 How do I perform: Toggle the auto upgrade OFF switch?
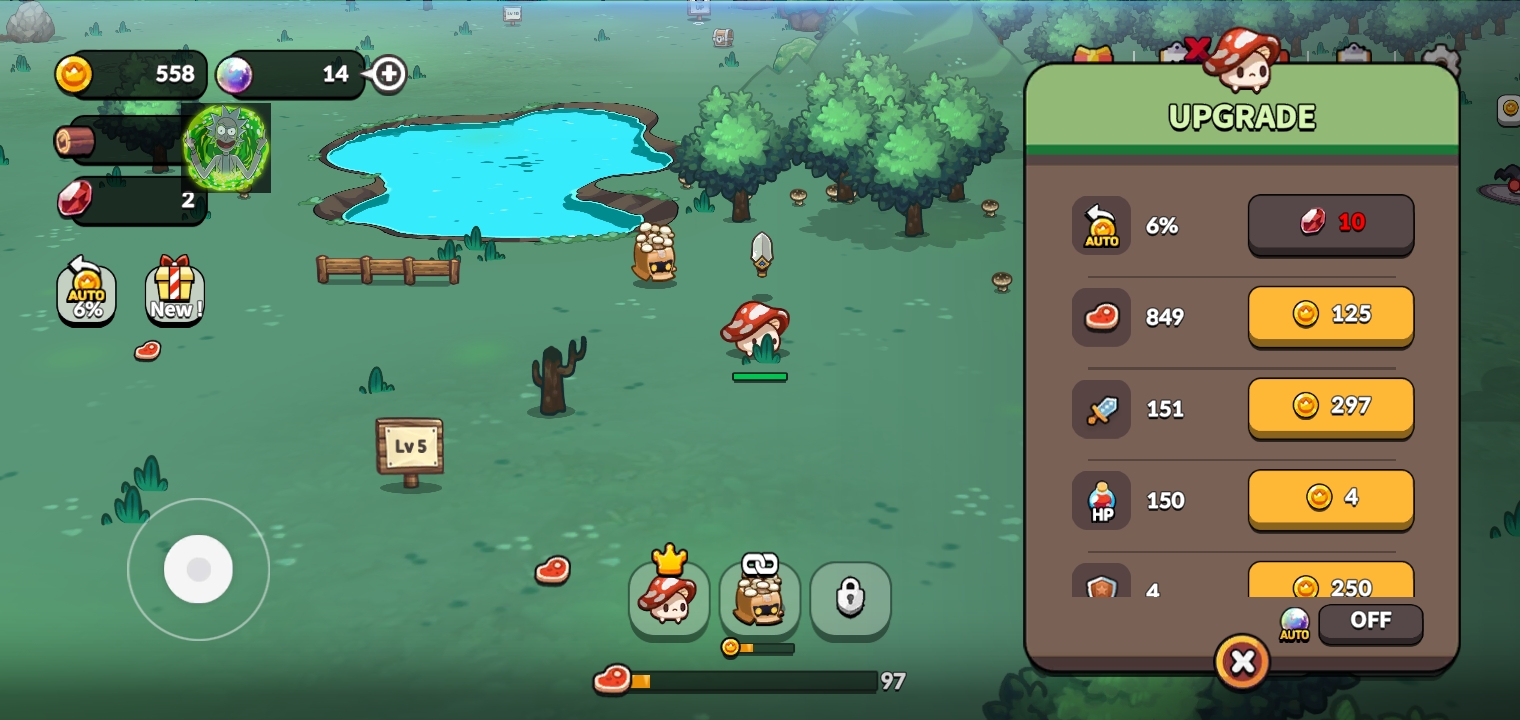click(x=1370, y=621)
